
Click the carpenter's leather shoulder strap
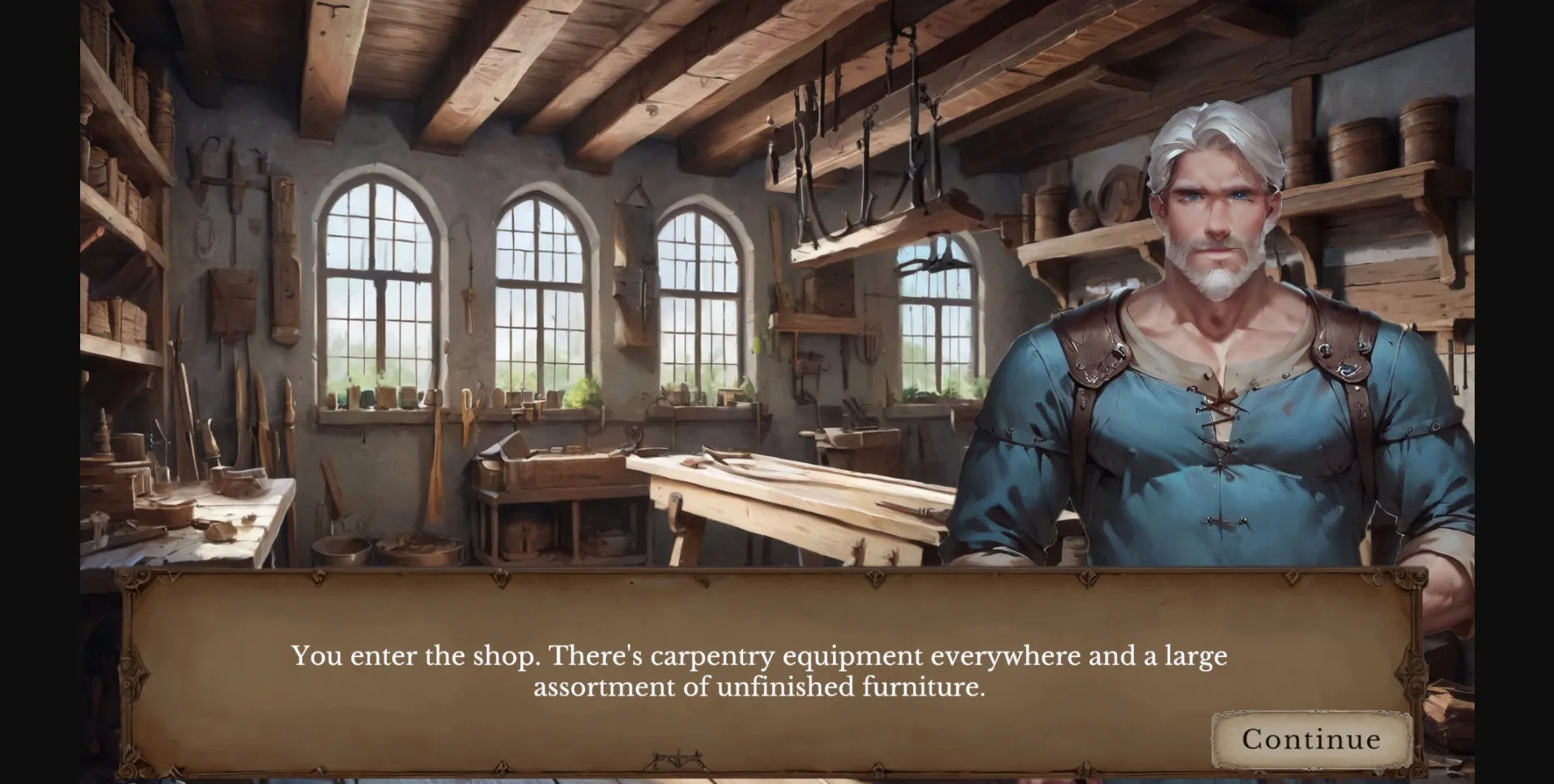(1093, 356)
